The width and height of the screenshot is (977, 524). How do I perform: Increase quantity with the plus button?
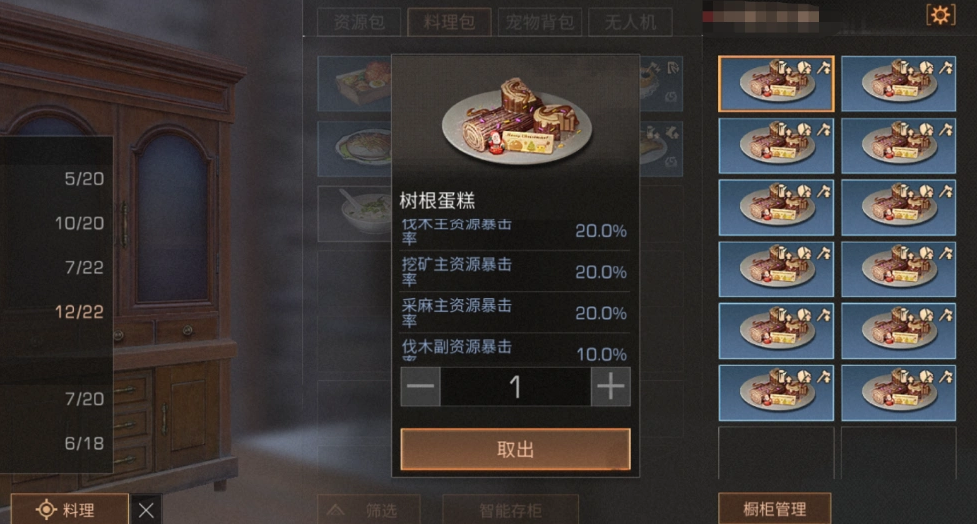[610, 386]
